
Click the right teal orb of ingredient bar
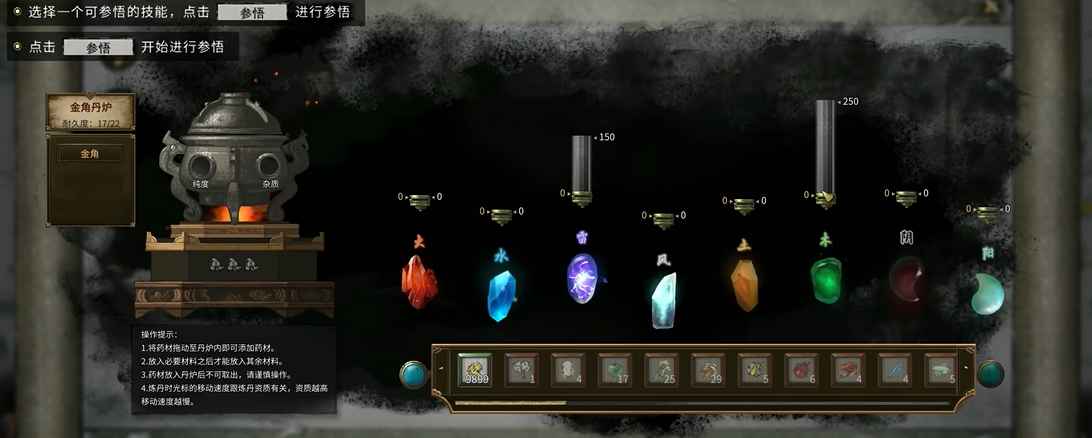pos(990,374)
